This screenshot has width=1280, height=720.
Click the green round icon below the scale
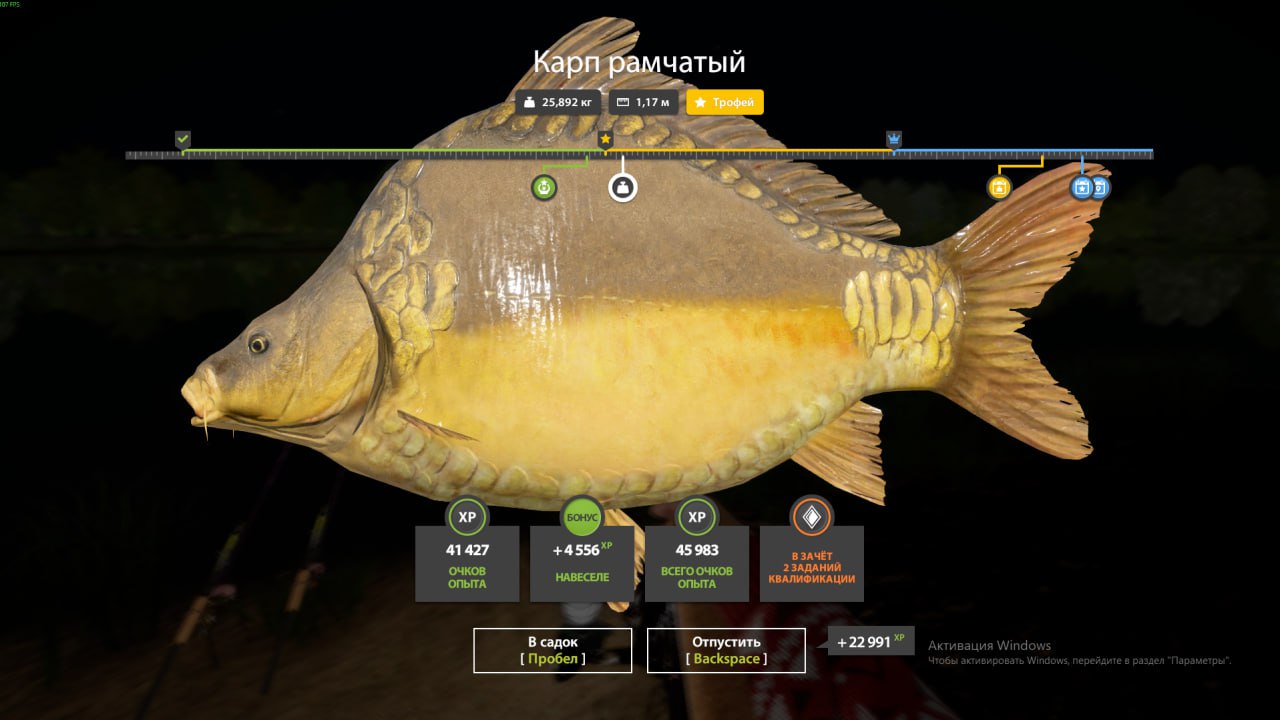(544, 187)
